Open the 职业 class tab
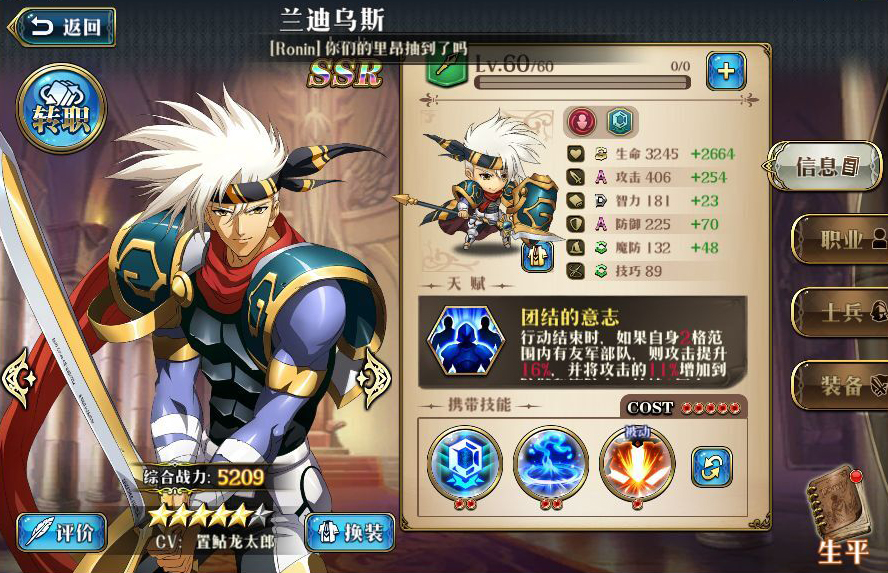Viewport: 888px width, 573px height. click(x=840, y=240)
